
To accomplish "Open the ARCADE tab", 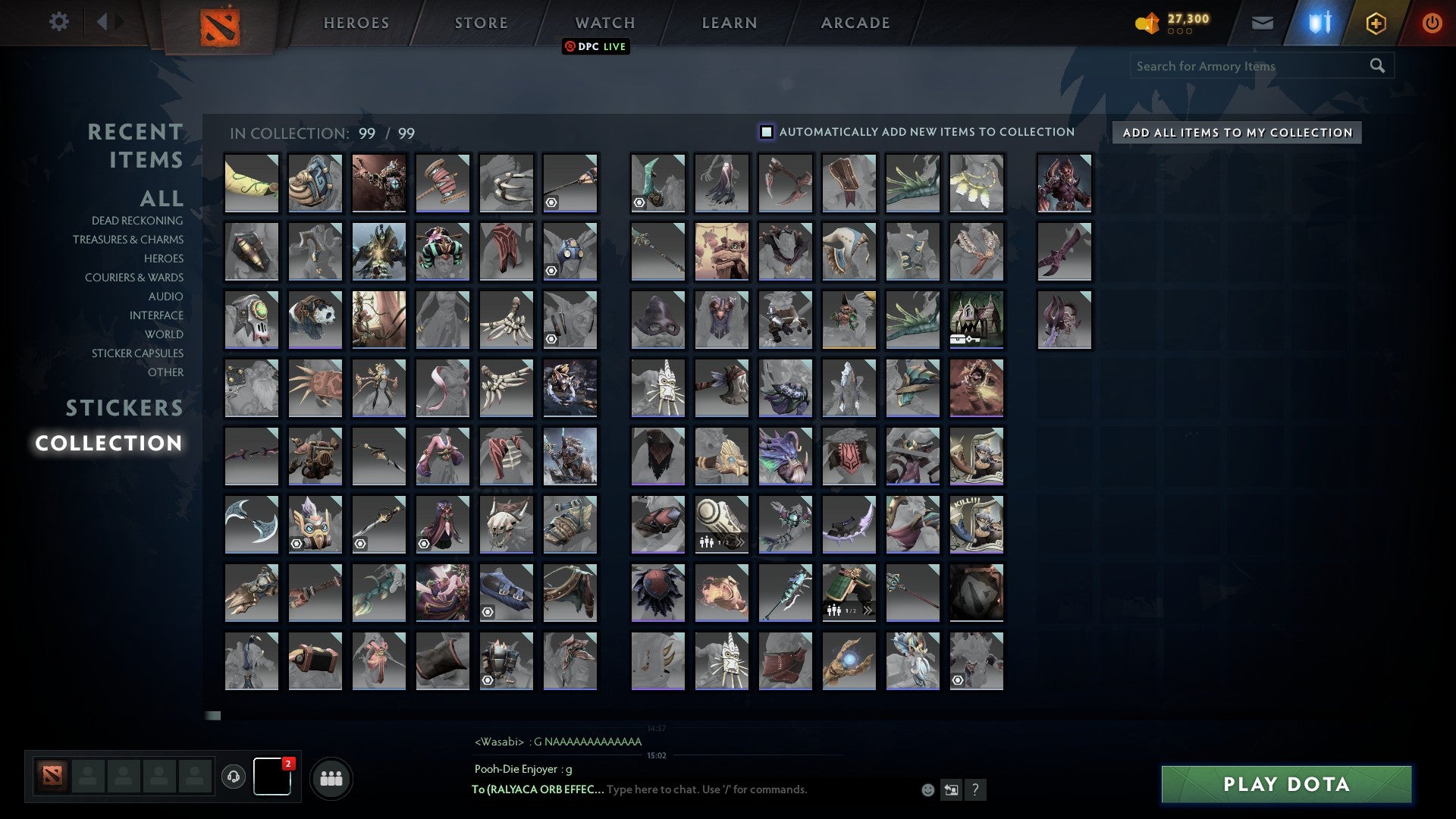I will tap(855, 22).
